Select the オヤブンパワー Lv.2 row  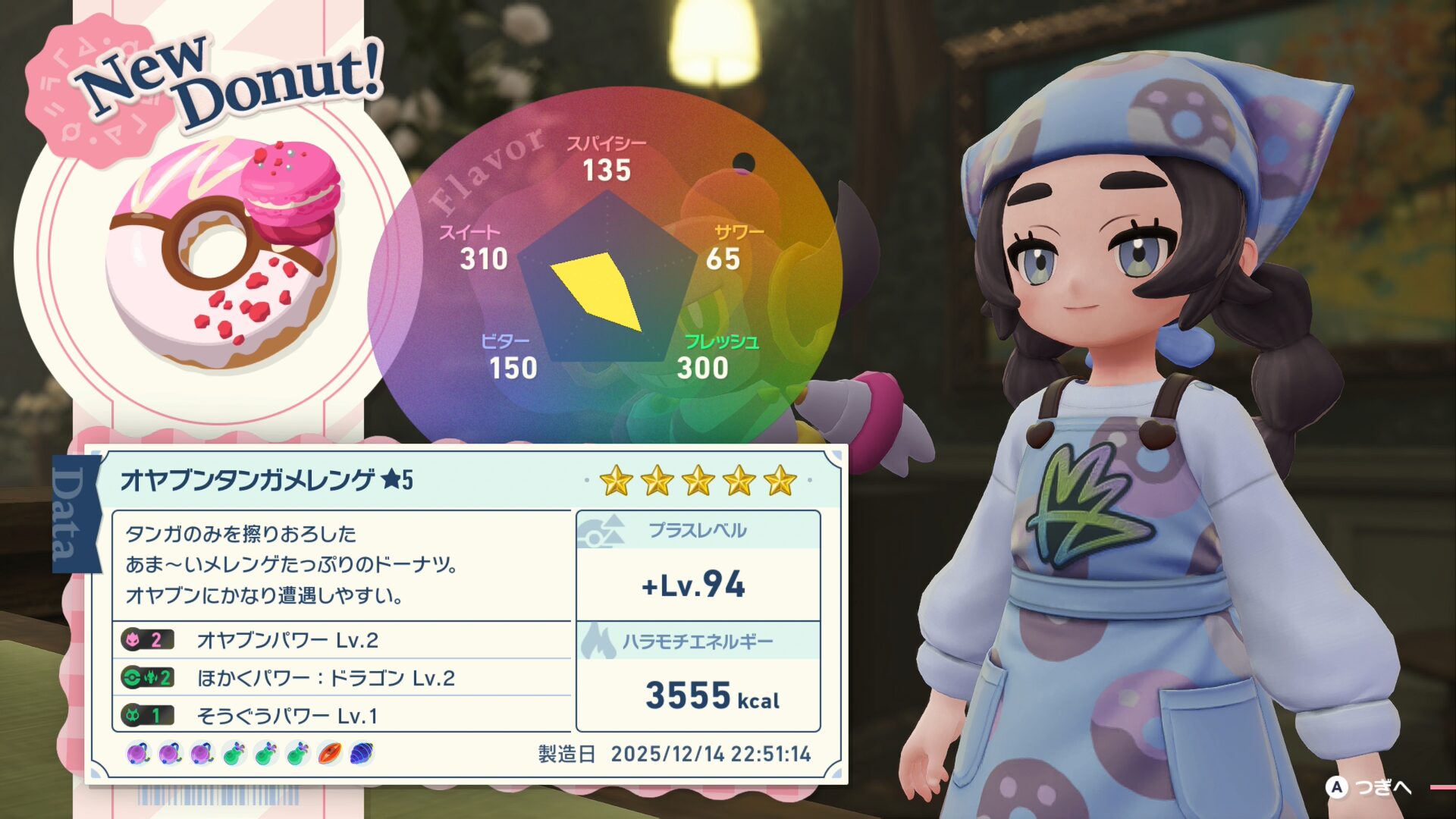coord(341,640)
